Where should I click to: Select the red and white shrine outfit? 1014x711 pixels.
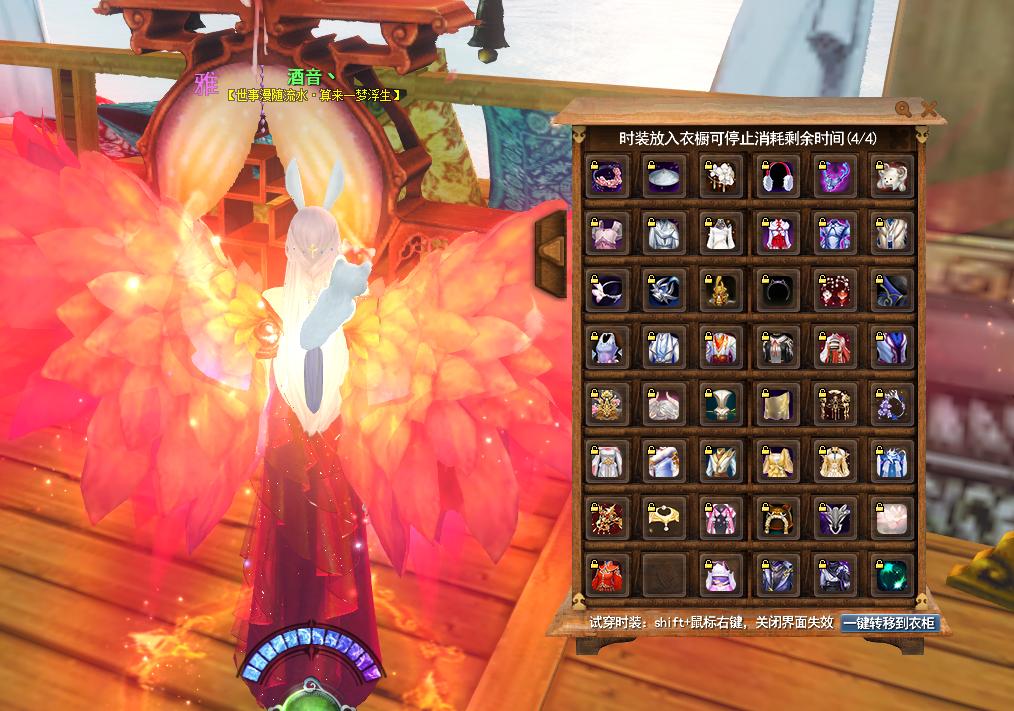pyautogui.click(x=777, y=234)
